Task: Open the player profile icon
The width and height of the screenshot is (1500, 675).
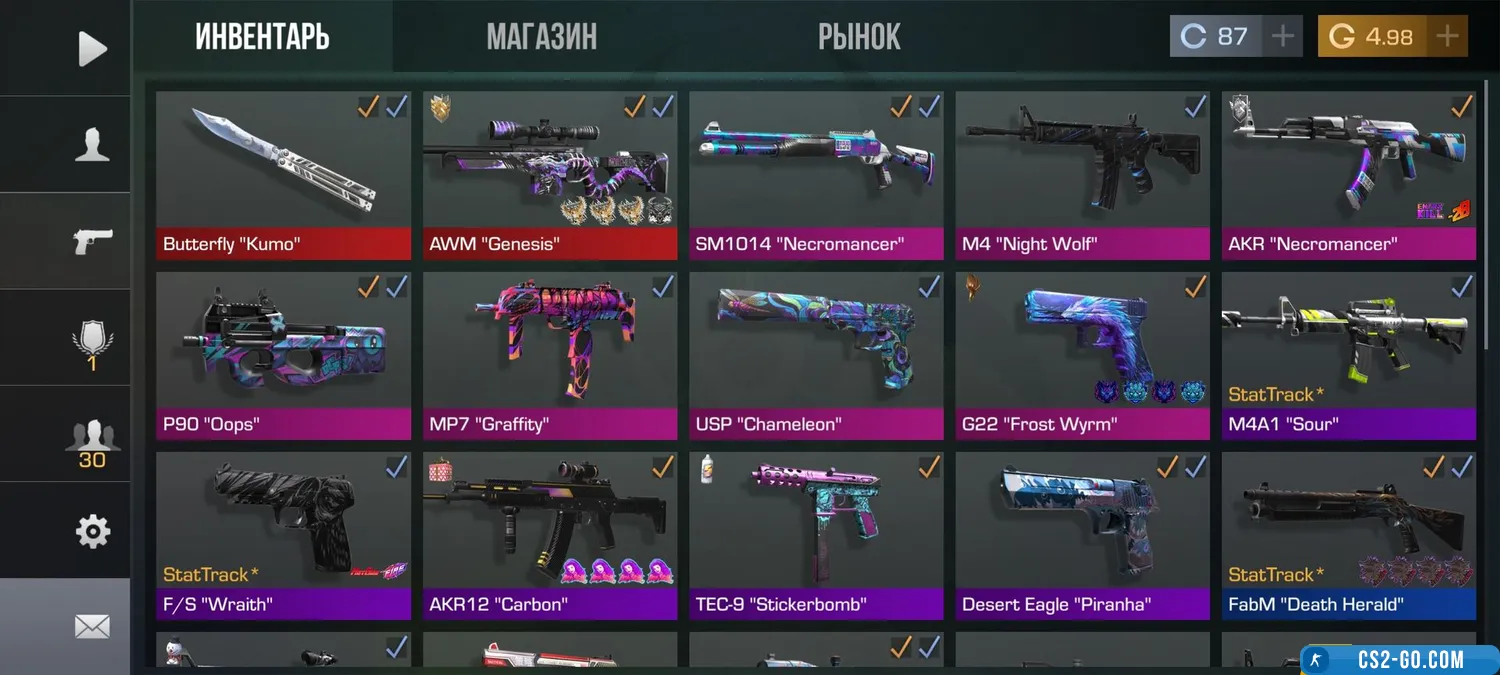Action: tap(92, 145)
